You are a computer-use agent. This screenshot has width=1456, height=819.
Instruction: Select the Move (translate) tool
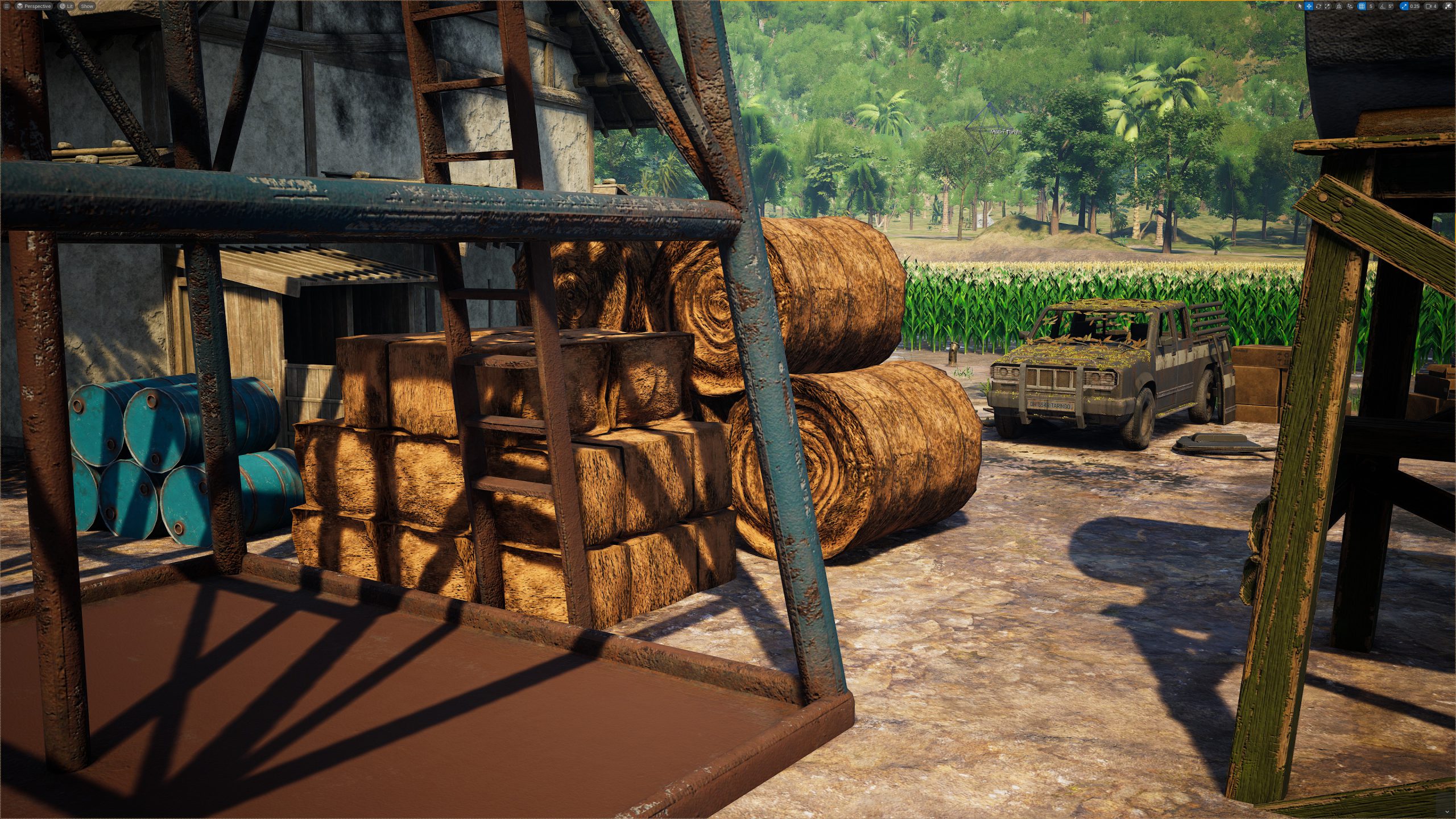1309,6
